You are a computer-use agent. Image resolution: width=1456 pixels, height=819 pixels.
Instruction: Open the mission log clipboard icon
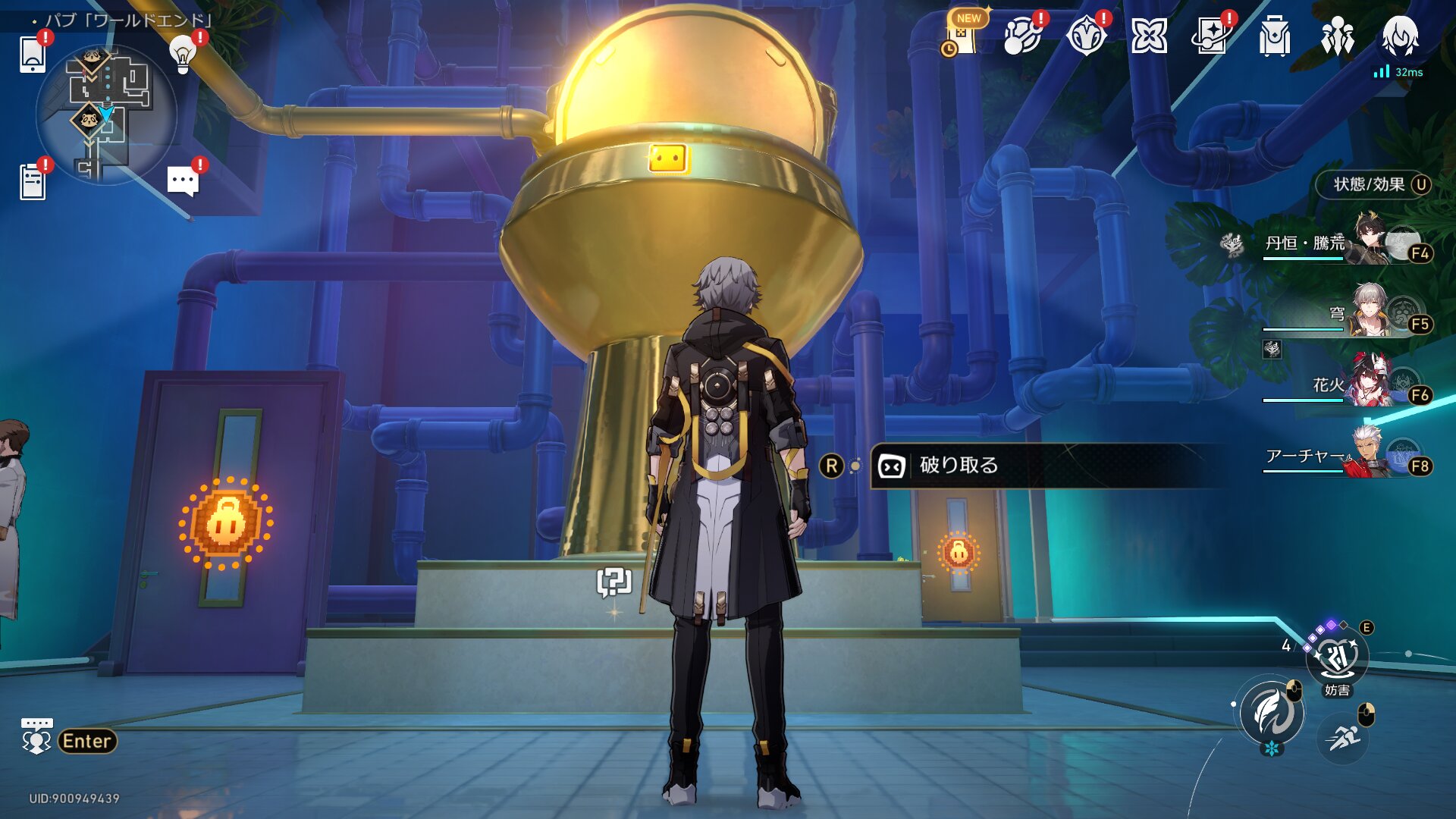click(33, 181)
